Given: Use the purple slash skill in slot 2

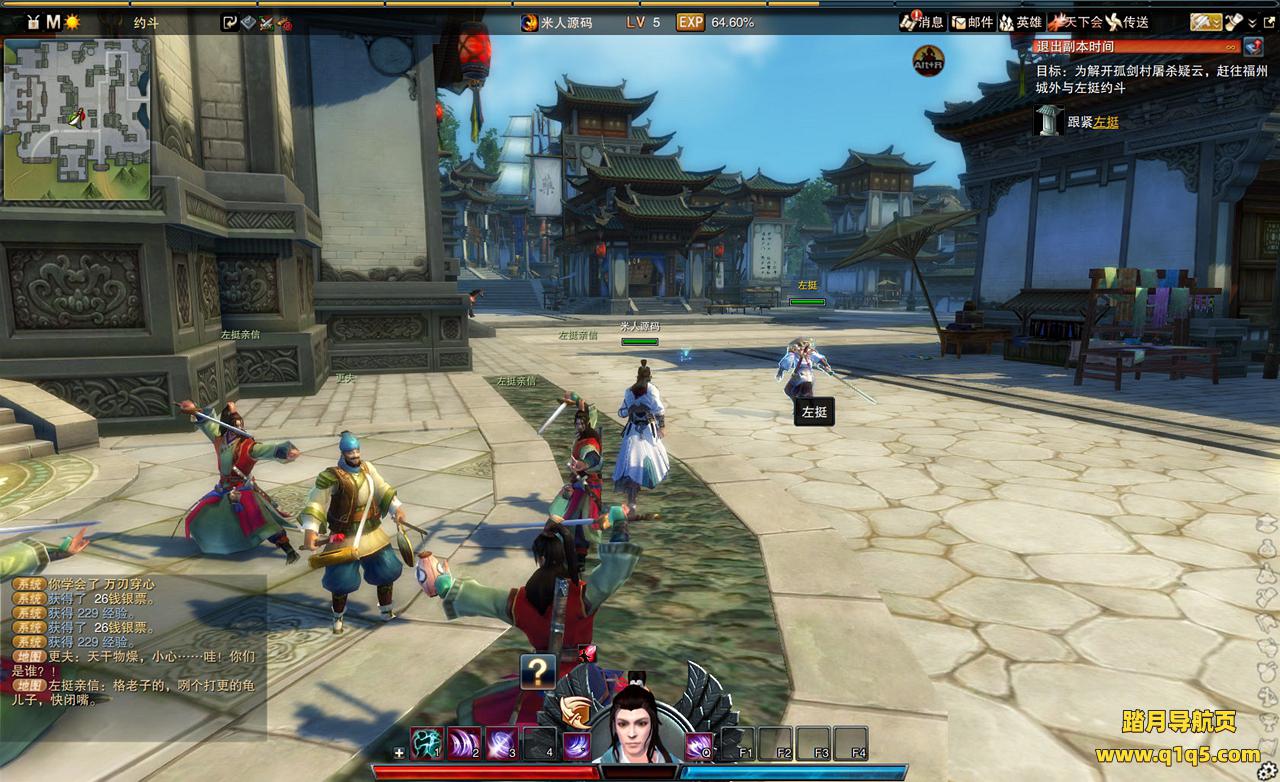Looking at the screenshot, I should tap(464, 743).
